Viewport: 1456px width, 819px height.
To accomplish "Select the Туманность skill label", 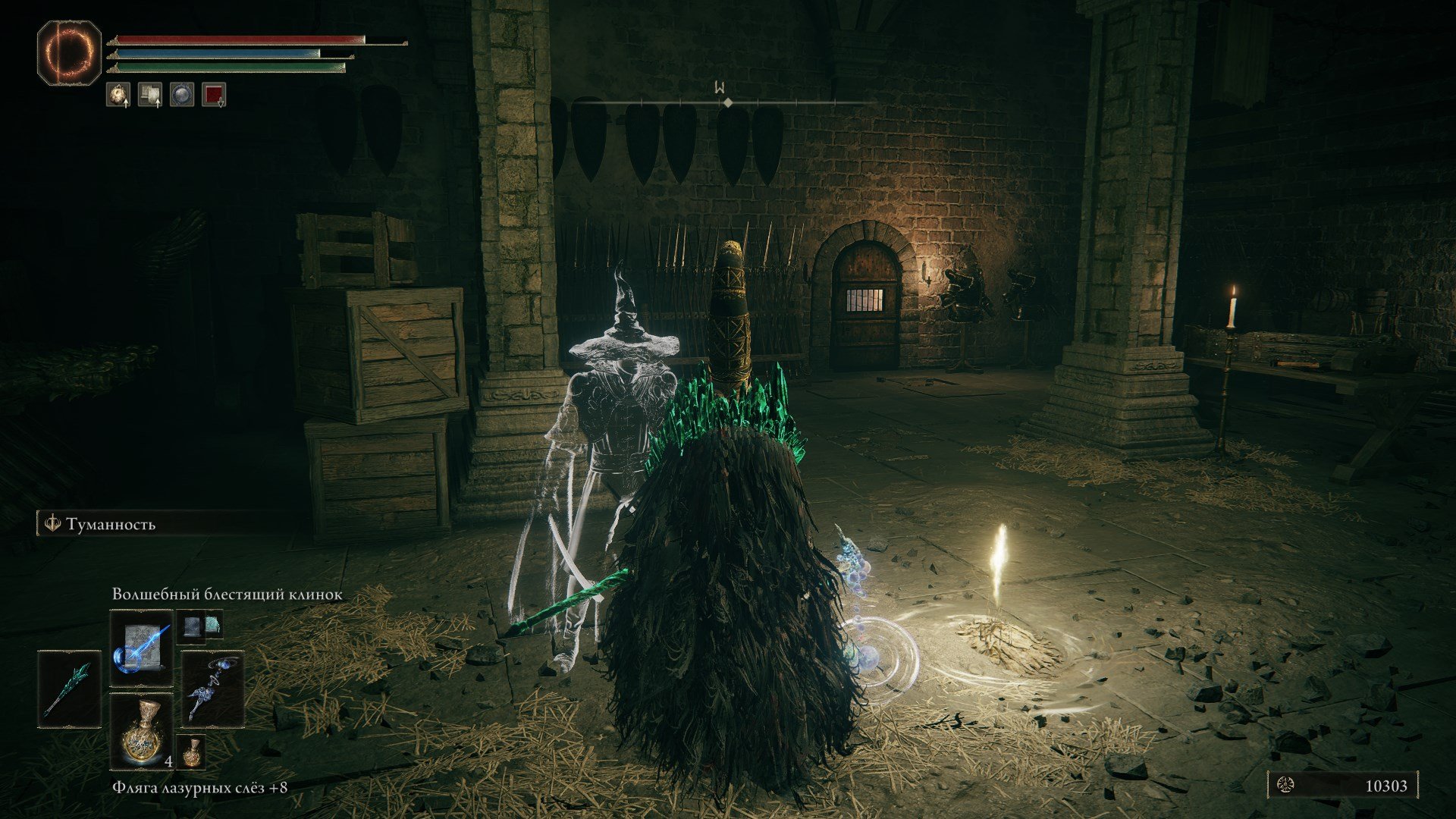I will 110,524.
